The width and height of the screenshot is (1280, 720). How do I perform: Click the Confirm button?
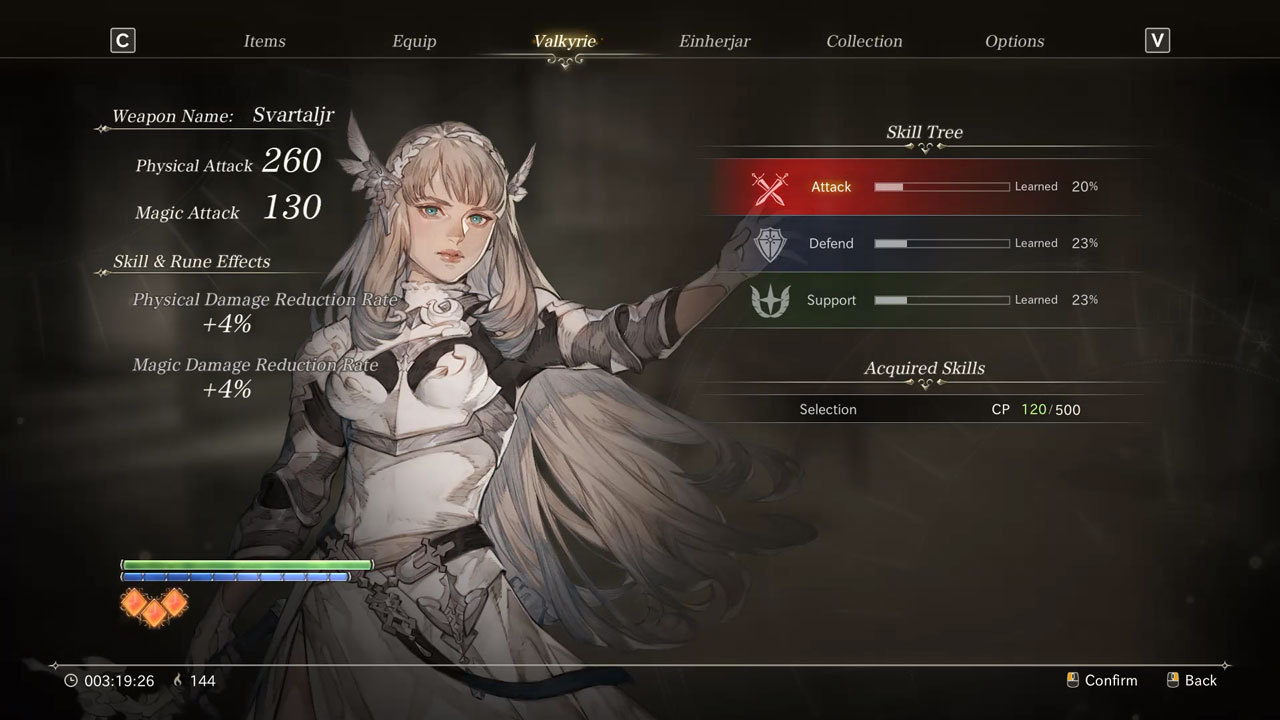pos(1102,680)
